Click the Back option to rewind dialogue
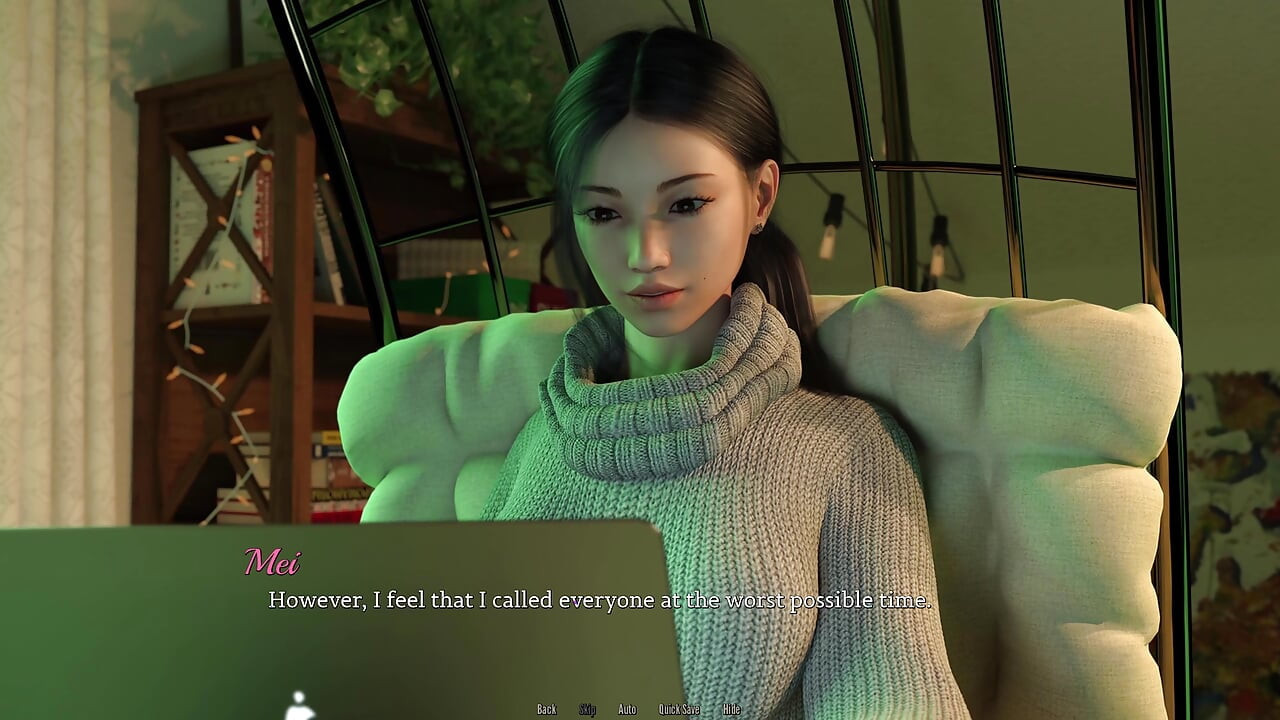Screen dimensions: 1280x720 tap(546, 709)
